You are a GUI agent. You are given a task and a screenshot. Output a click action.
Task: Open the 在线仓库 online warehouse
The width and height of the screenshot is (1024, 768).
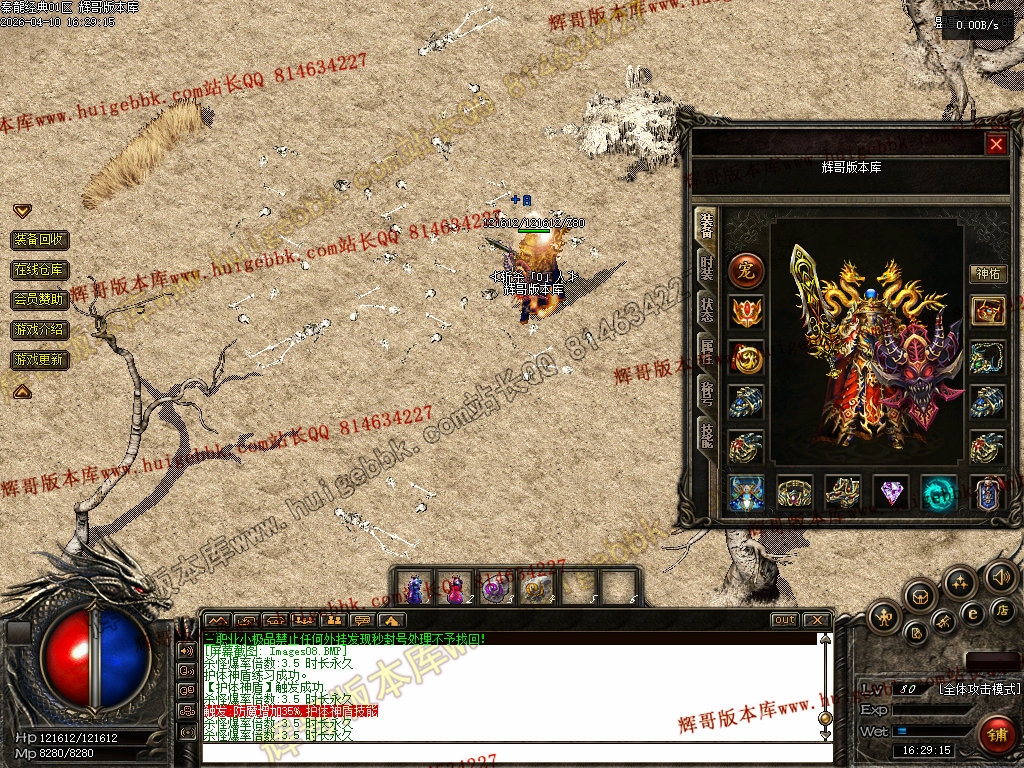(40, 270)
